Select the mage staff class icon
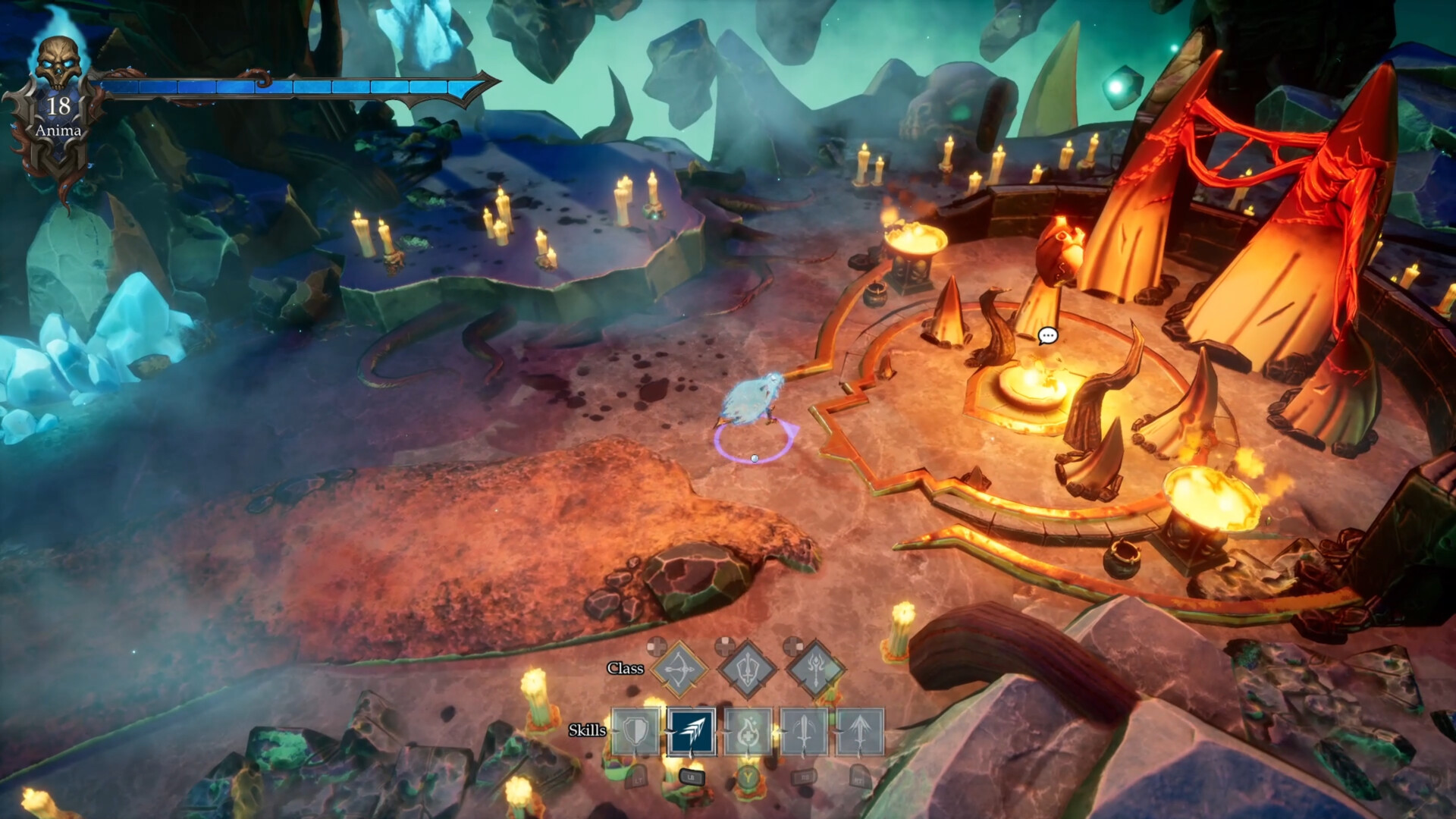1456x819 pixels. tap(814, 669)
